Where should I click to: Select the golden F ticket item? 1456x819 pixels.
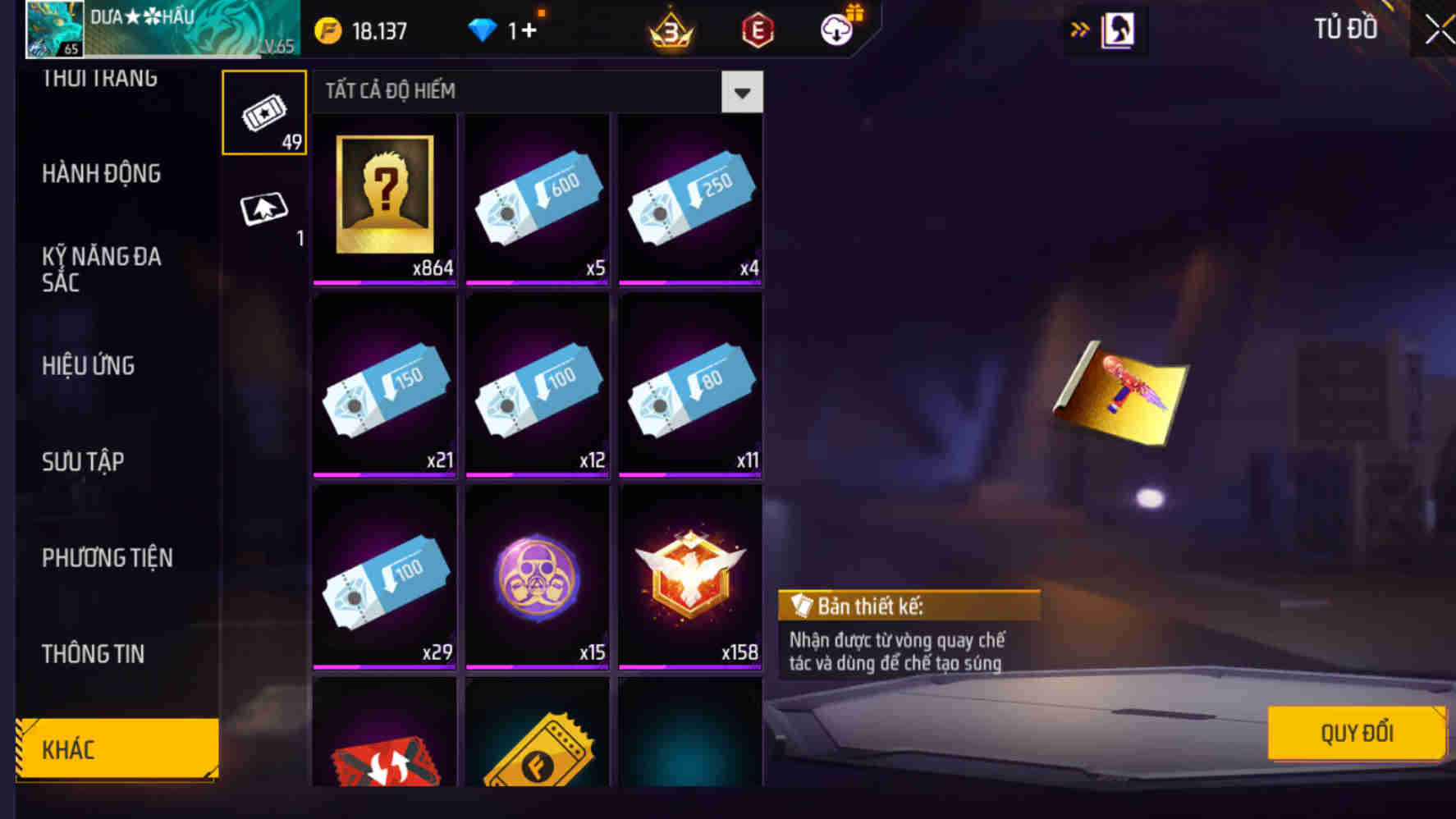pyautogui.click(x=537, y=755)
